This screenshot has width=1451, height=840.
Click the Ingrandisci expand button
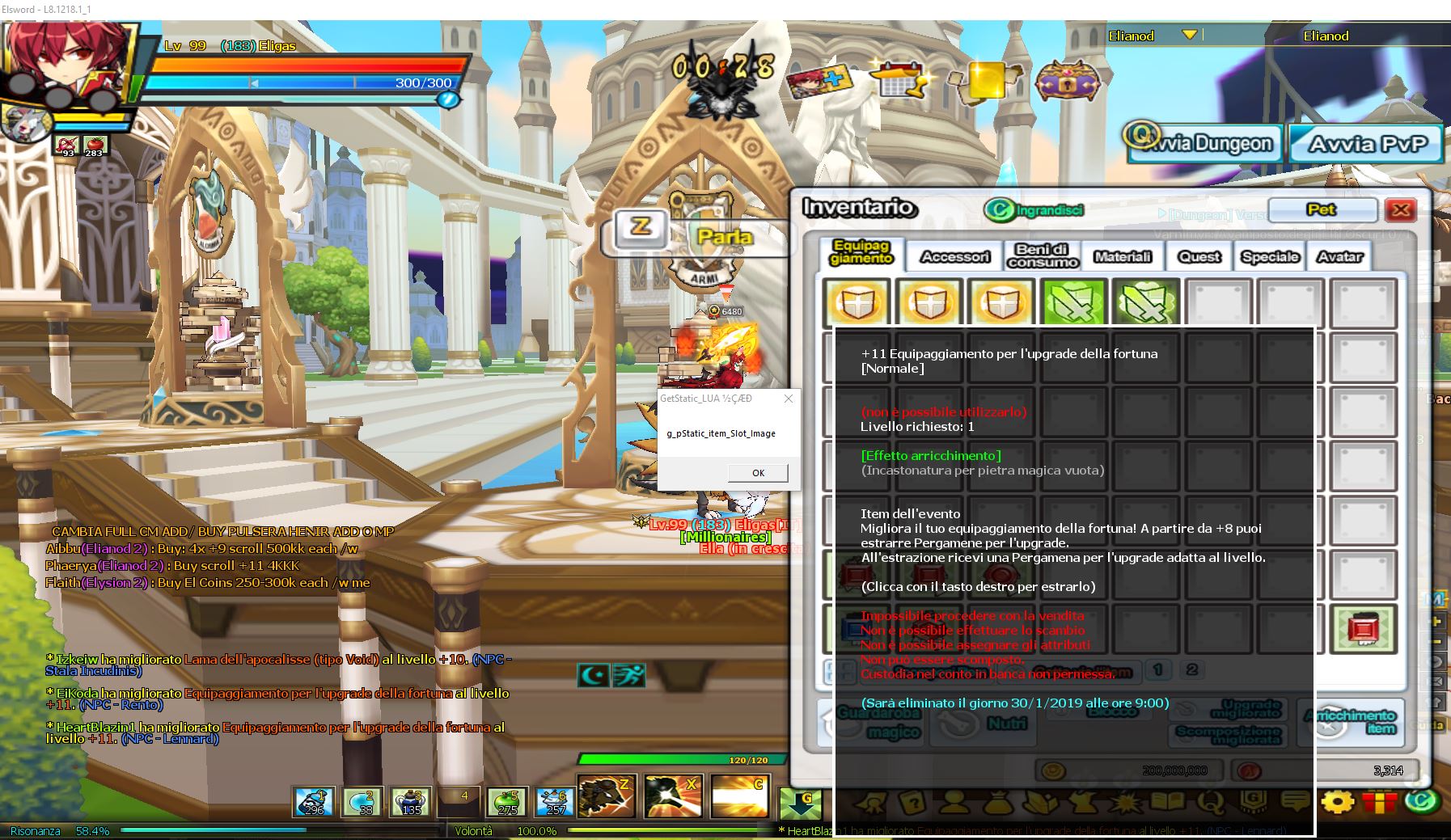pyautogui.click(x=1034, y=210)
